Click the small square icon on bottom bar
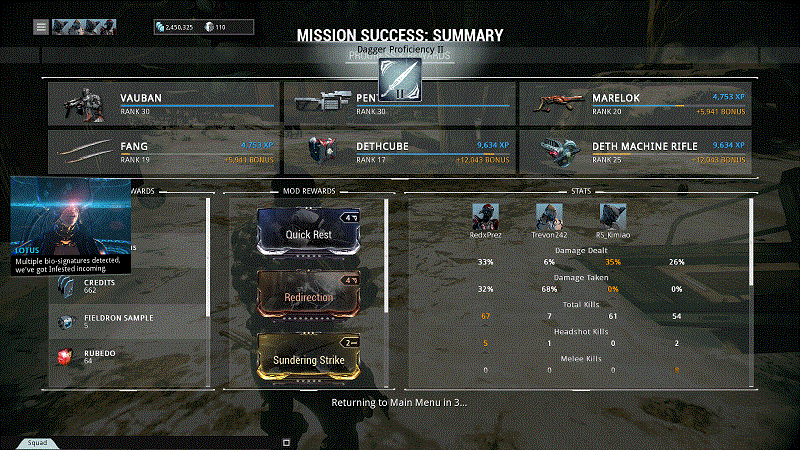Image resolution: width=800 pixels, height=450 pixels. [286, 441]
